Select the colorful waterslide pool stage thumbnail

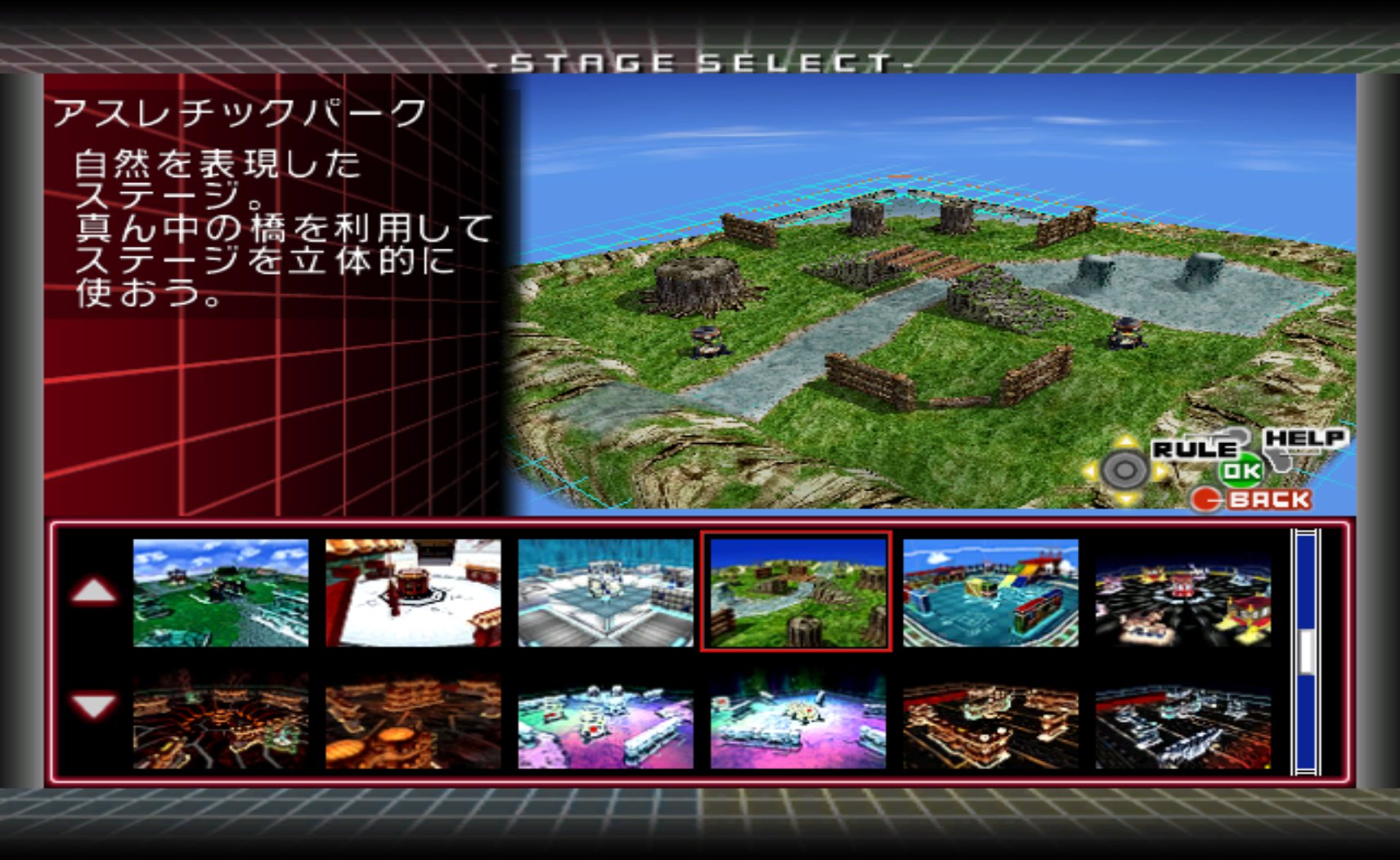tap(989, 593)
